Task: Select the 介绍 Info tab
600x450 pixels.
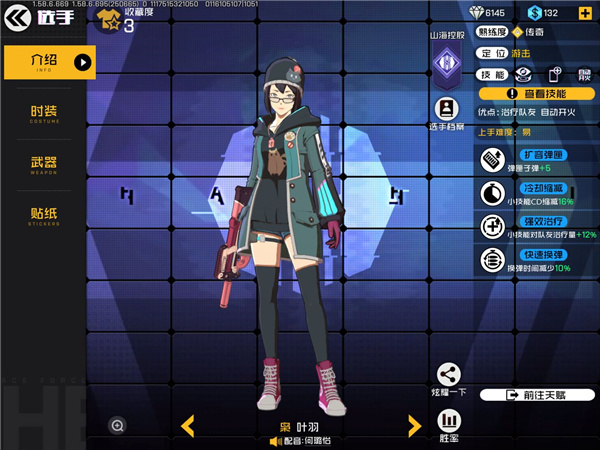Action: [x=50, y=62]
